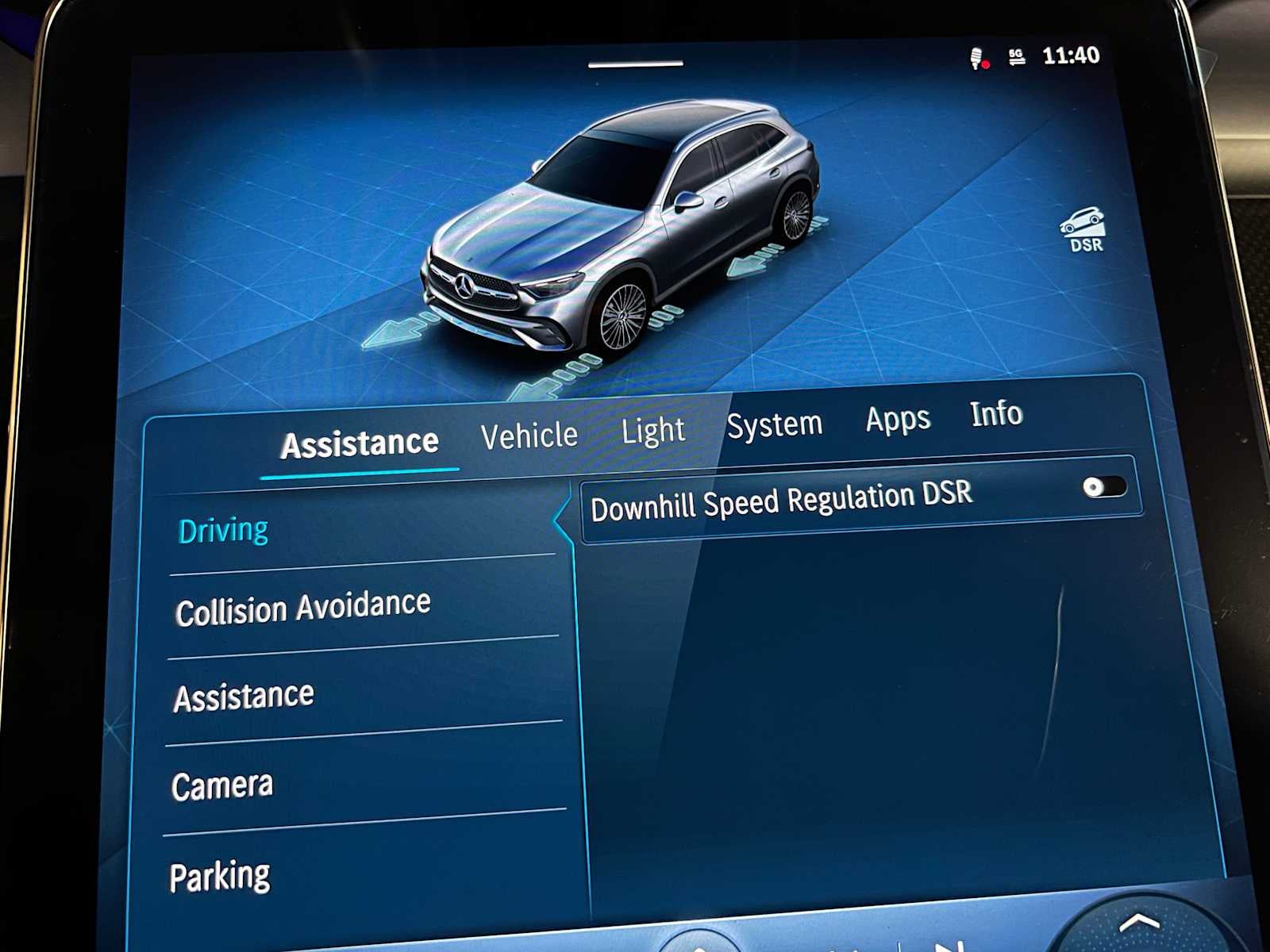Select the System tab
The width and height of the screenshot is (1270, 952).
pyautogui.click(x=775, y=423)
